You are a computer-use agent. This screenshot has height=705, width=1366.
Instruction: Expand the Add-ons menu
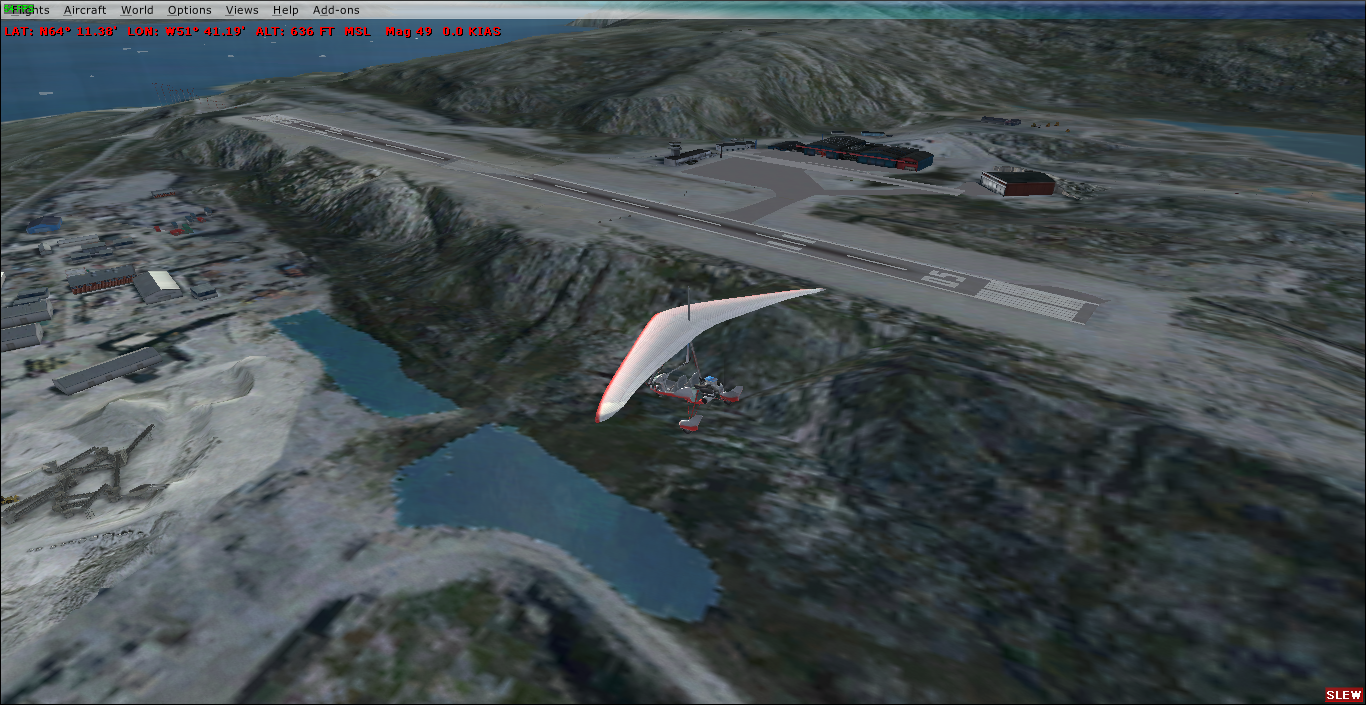pos(336,10)
